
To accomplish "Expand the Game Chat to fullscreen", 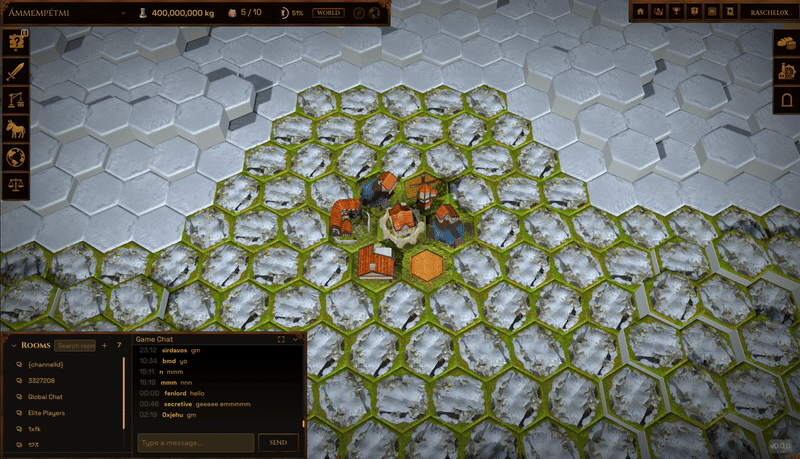I will click(x=282, y=340).
